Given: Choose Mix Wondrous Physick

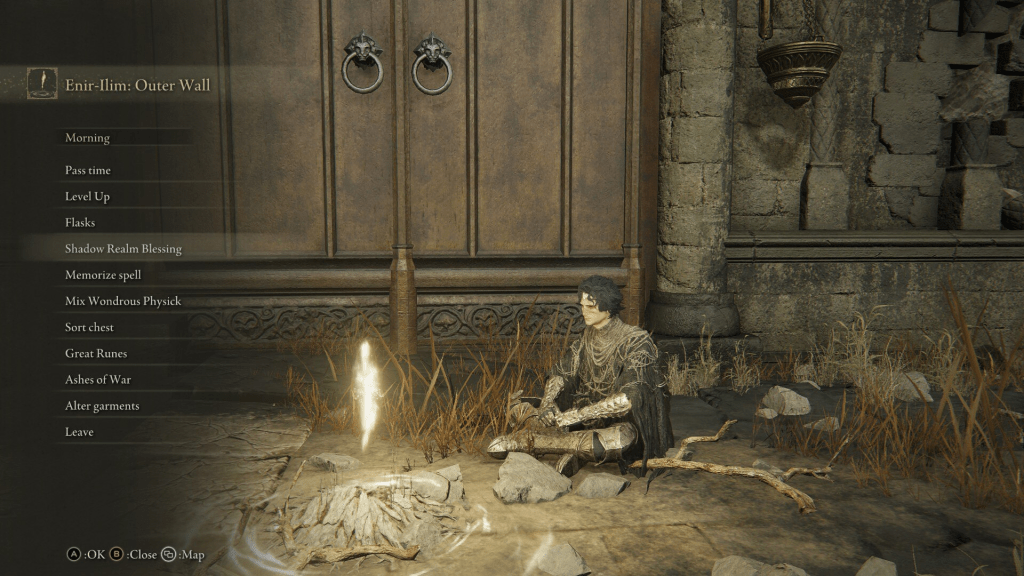Looking at the screenshot, I should (x=123, y=301).
